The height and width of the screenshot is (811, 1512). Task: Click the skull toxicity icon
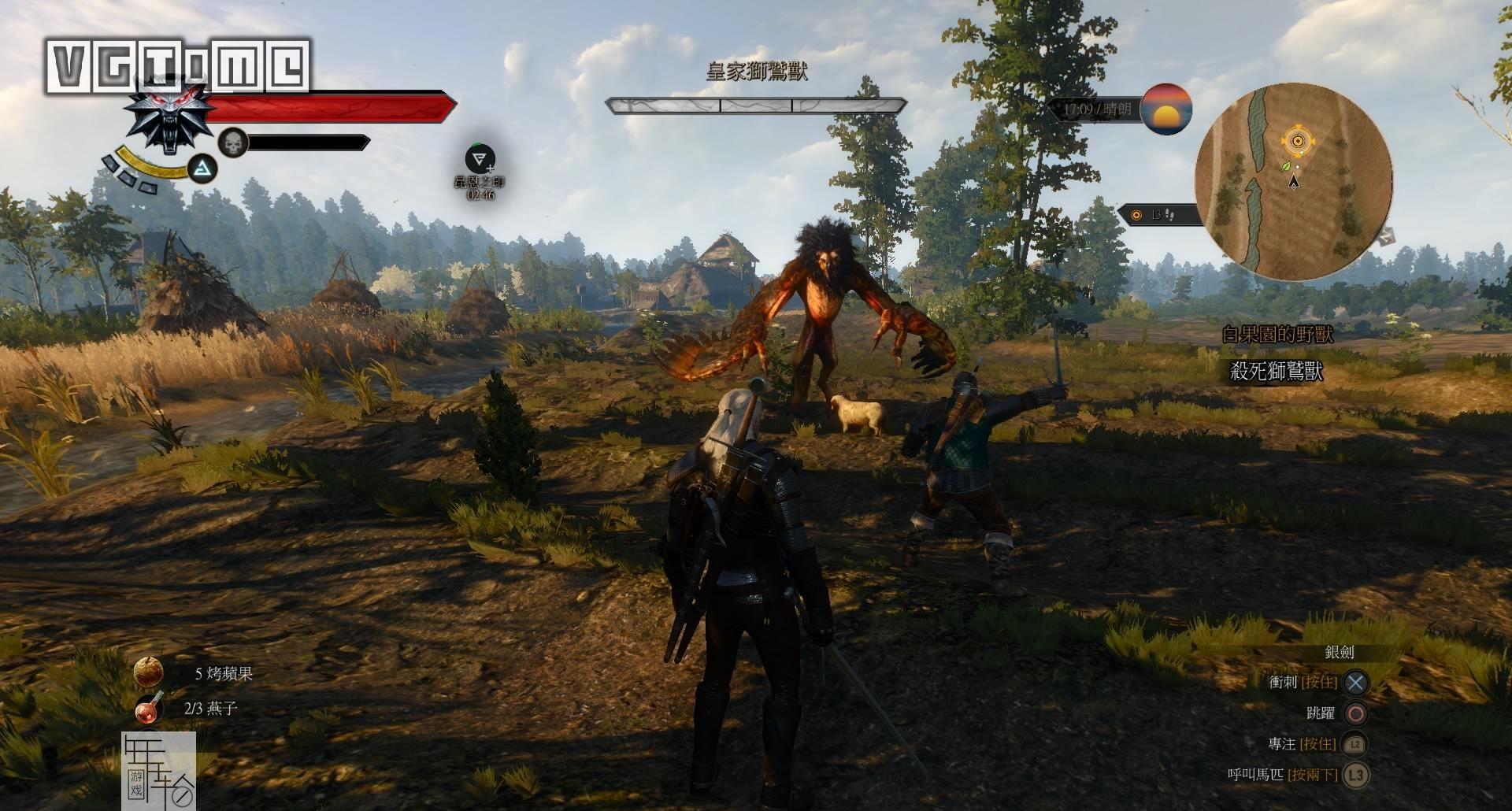click(x=232, y=143)
